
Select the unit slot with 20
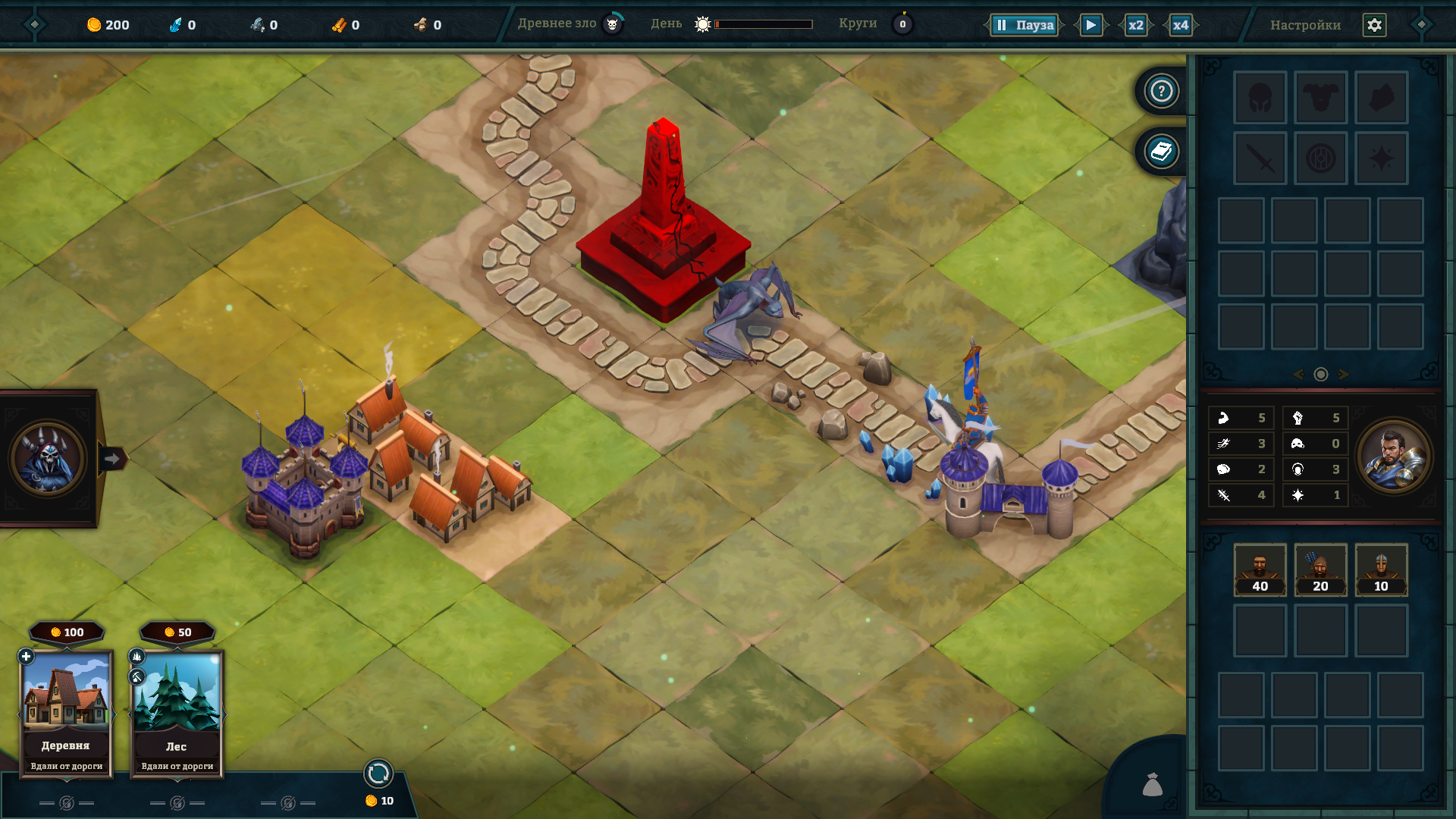tap(1320, 570)
